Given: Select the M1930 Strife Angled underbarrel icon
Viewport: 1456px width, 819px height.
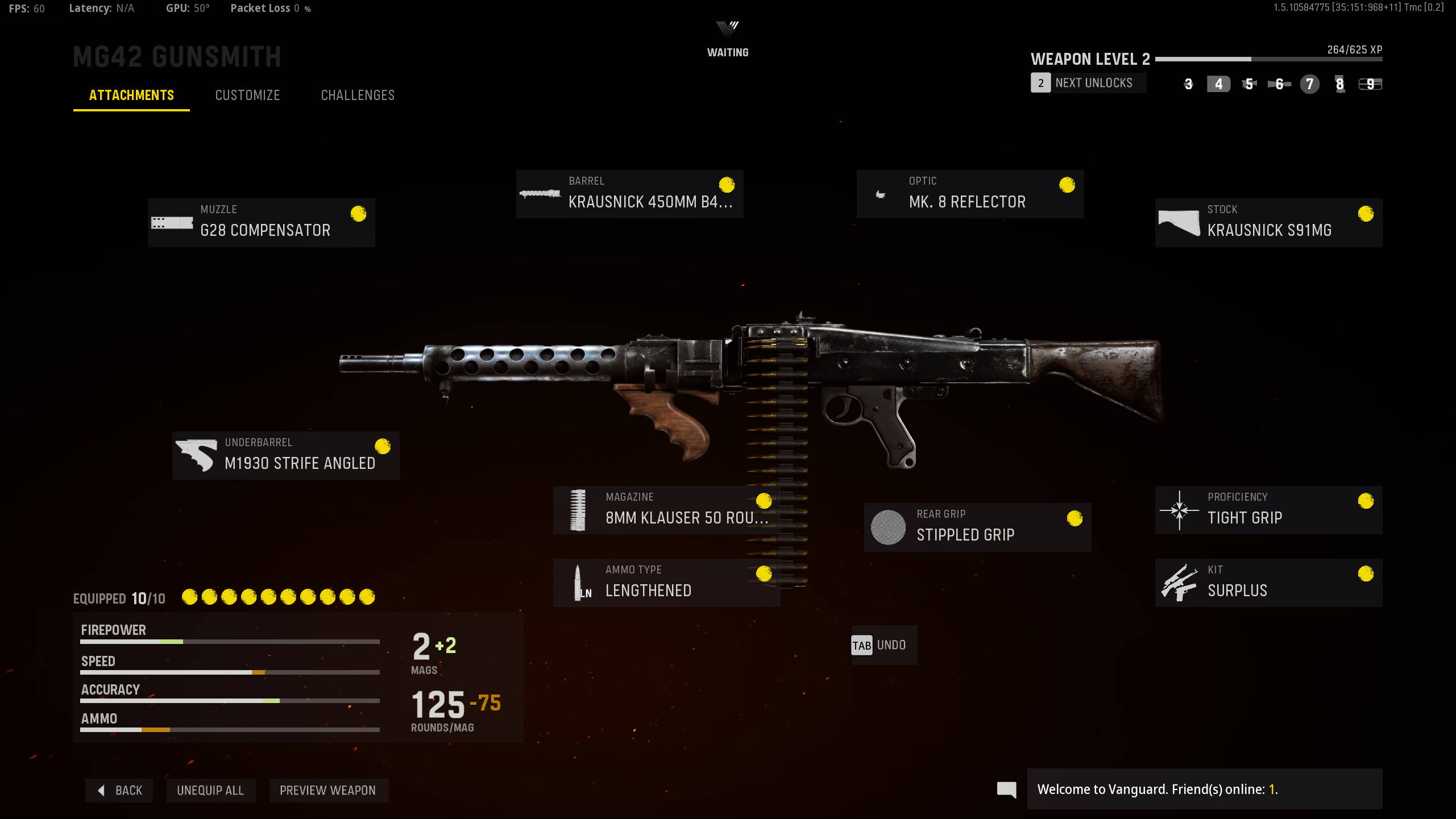Looking at the screenshot, I should (197, 455).
